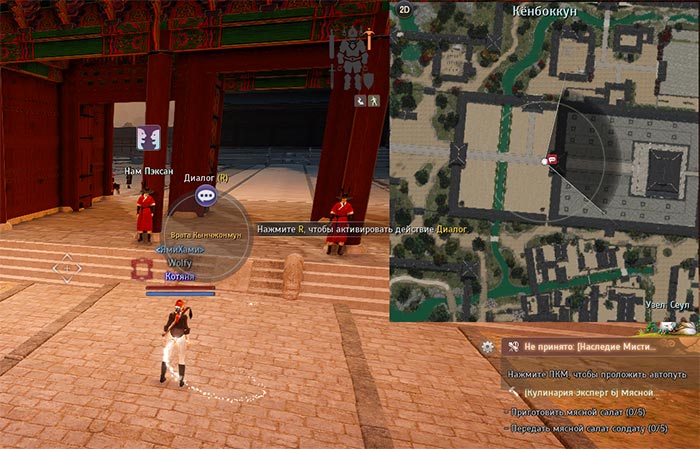
Task: Open the quest tracker gear settings
Action: (x=487, y=346)
